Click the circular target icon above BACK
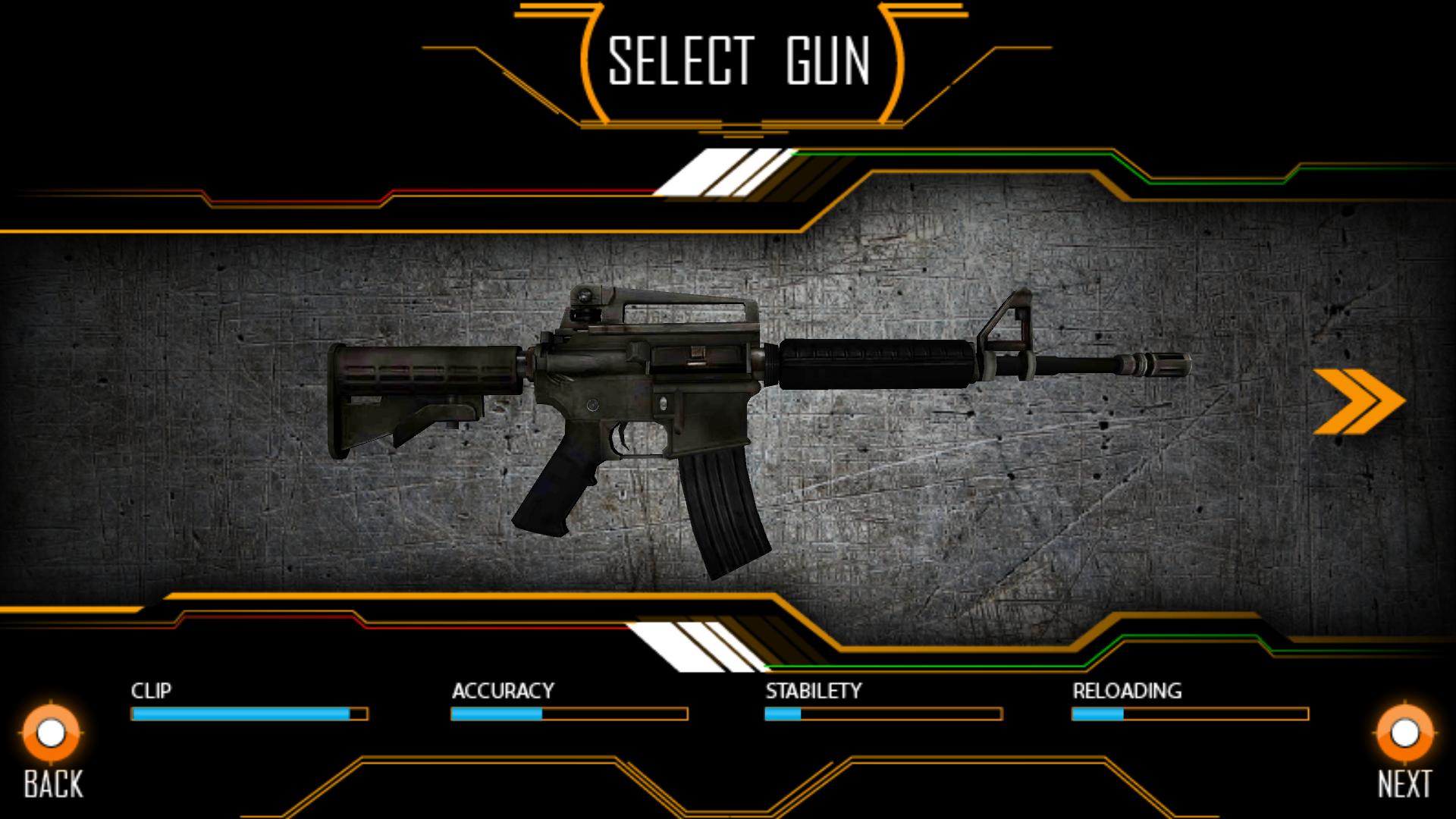This screenshot has height=819, width=1456. (49, 733)
